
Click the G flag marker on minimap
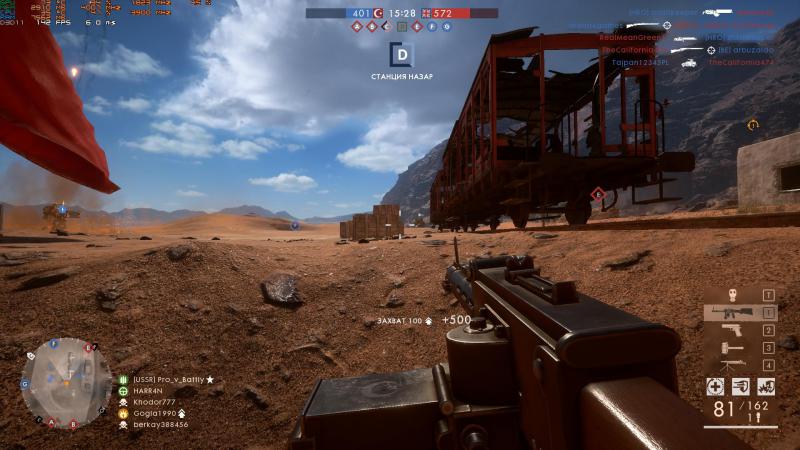click(x=24, y=384)
